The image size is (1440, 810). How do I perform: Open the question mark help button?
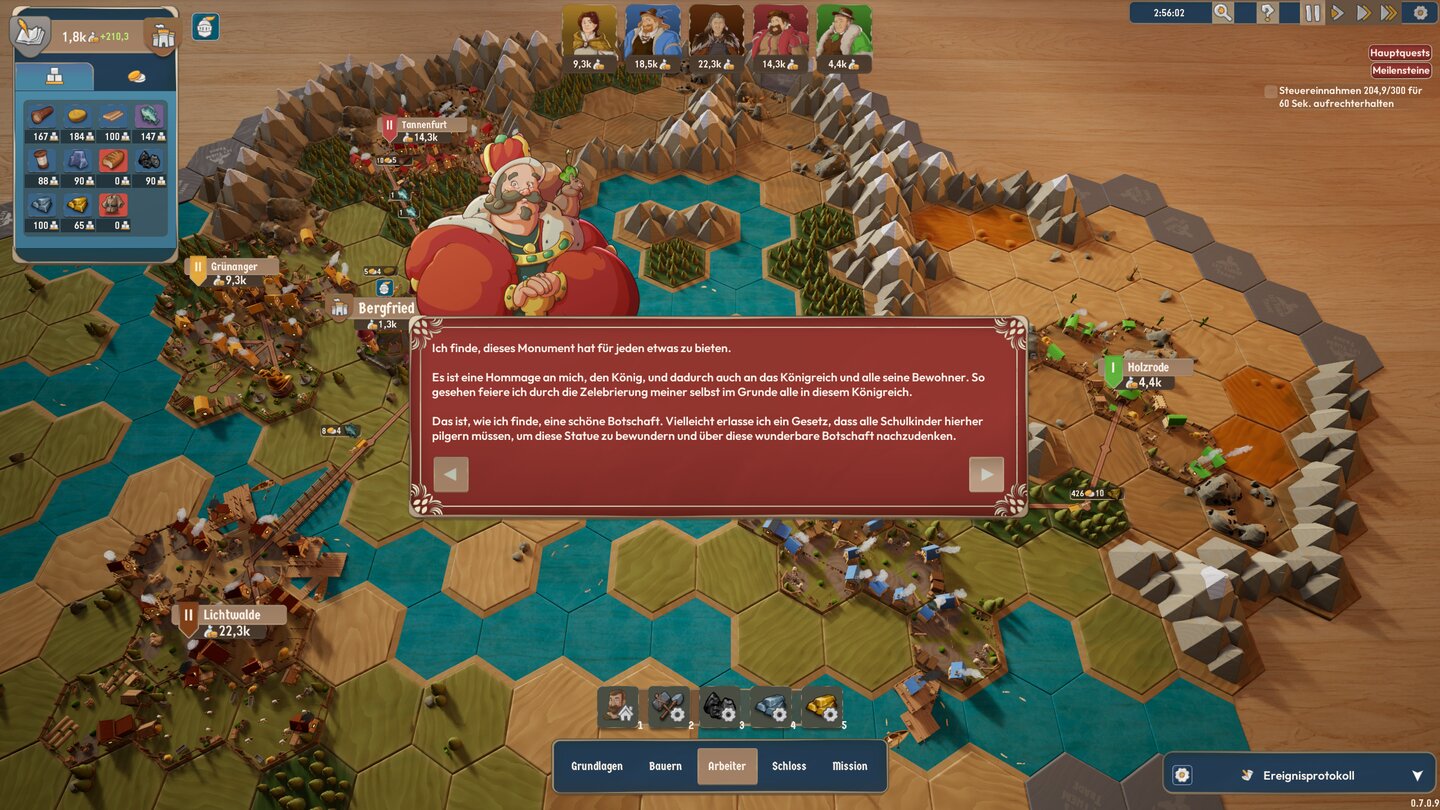(x=1267, y=13)
